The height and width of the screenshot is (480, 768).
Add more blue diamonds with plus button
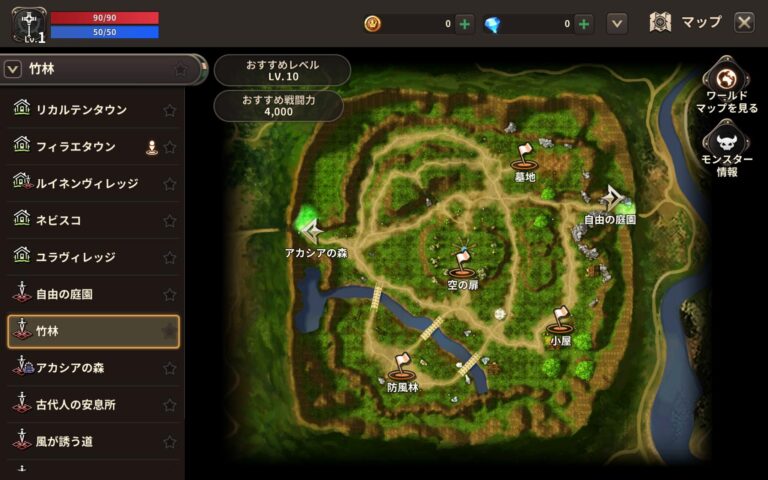click(x=584, y=24)
